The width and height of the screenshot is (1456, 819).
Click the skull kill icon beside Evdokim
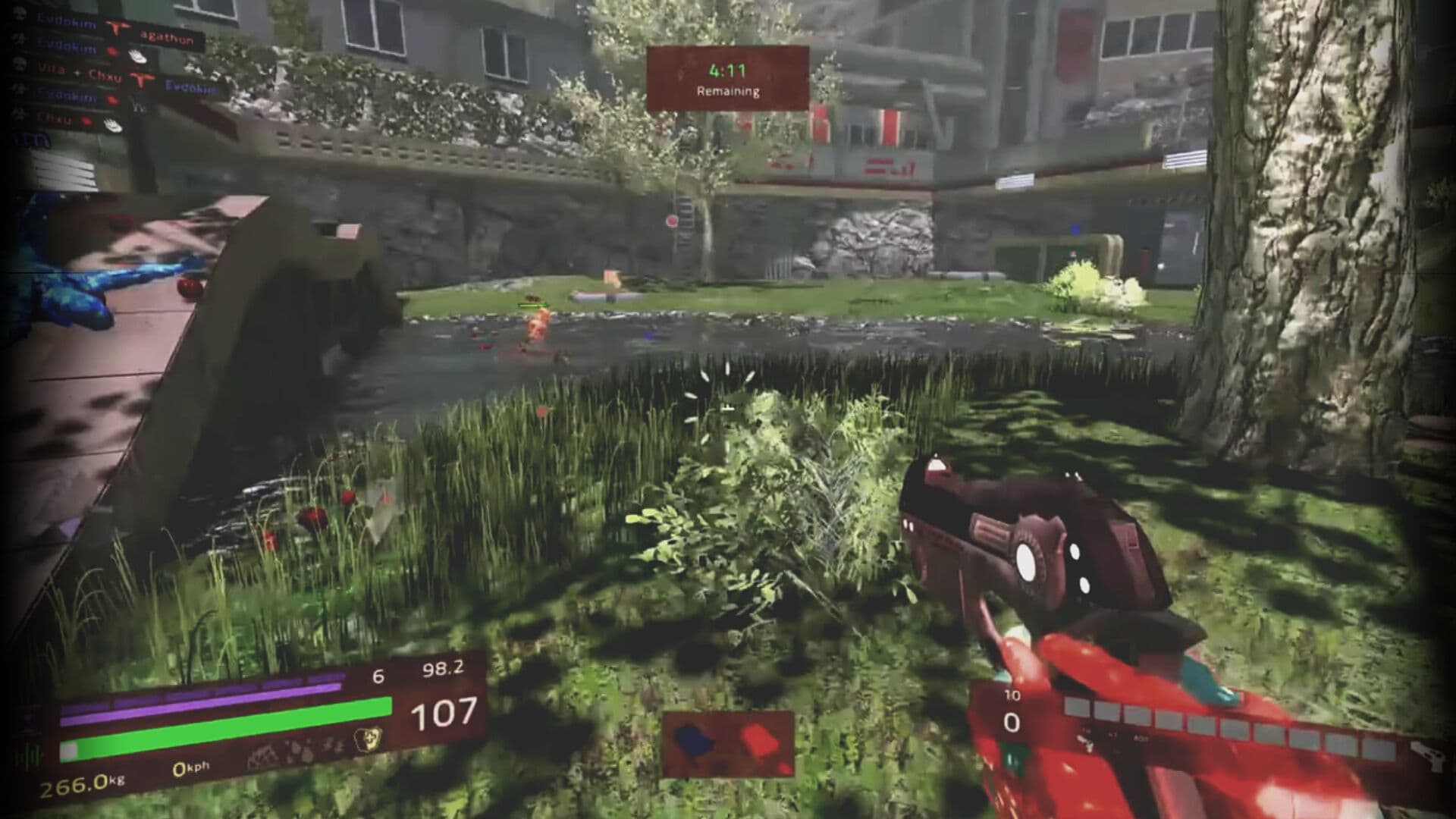(20, 12)
